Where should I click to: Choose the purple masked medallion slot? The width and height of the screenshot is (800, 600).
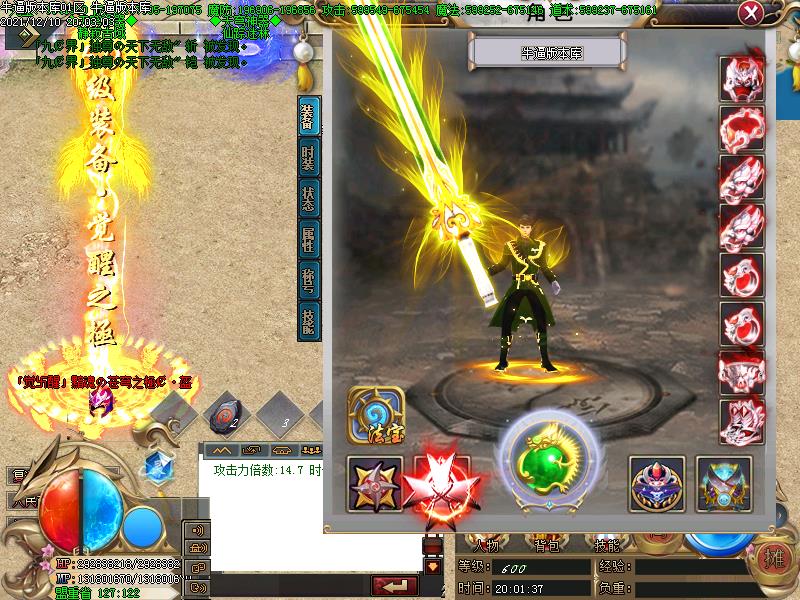[x=657, y=484]
